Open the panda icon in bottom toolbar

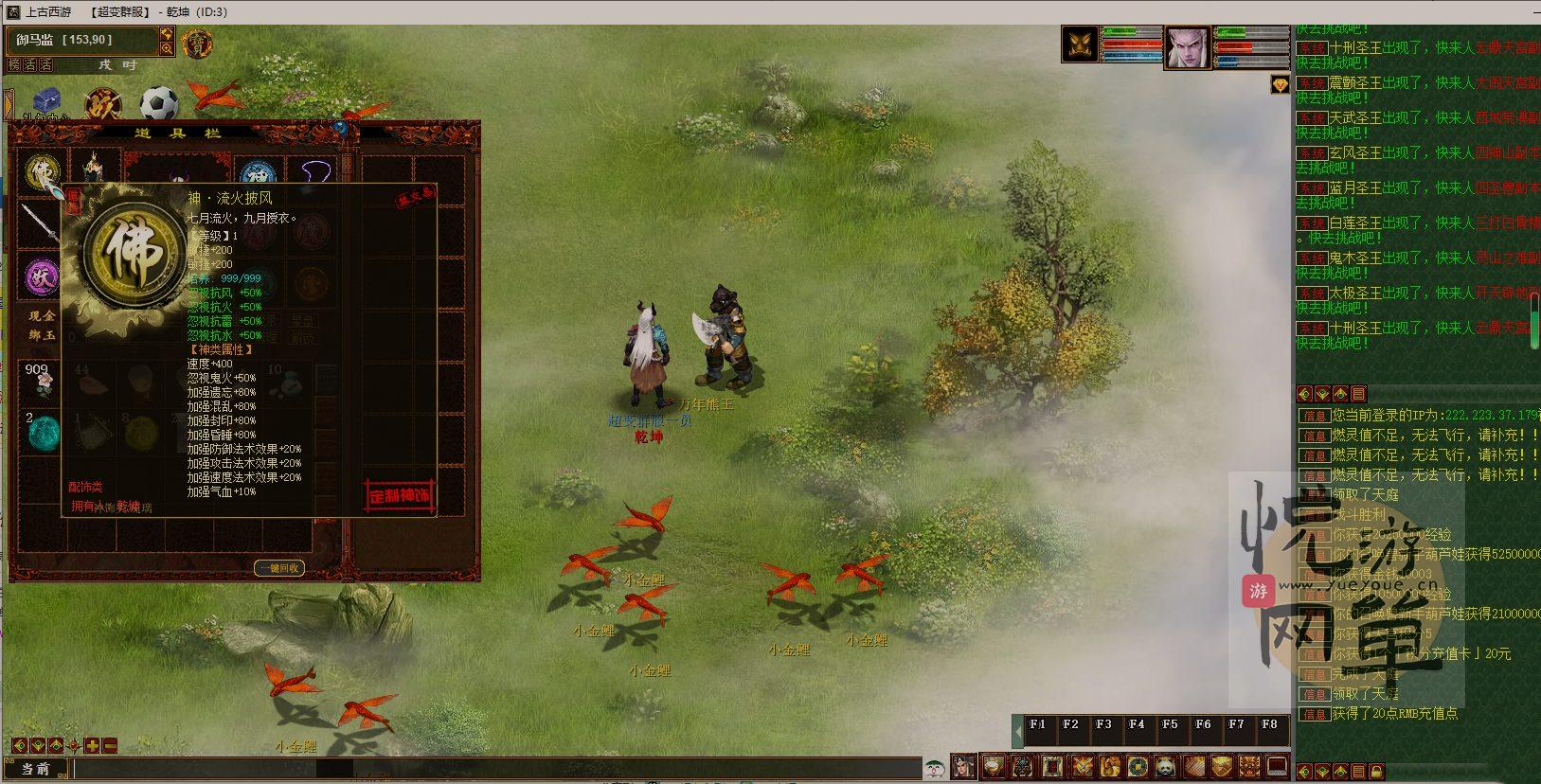pos(1165,765)
